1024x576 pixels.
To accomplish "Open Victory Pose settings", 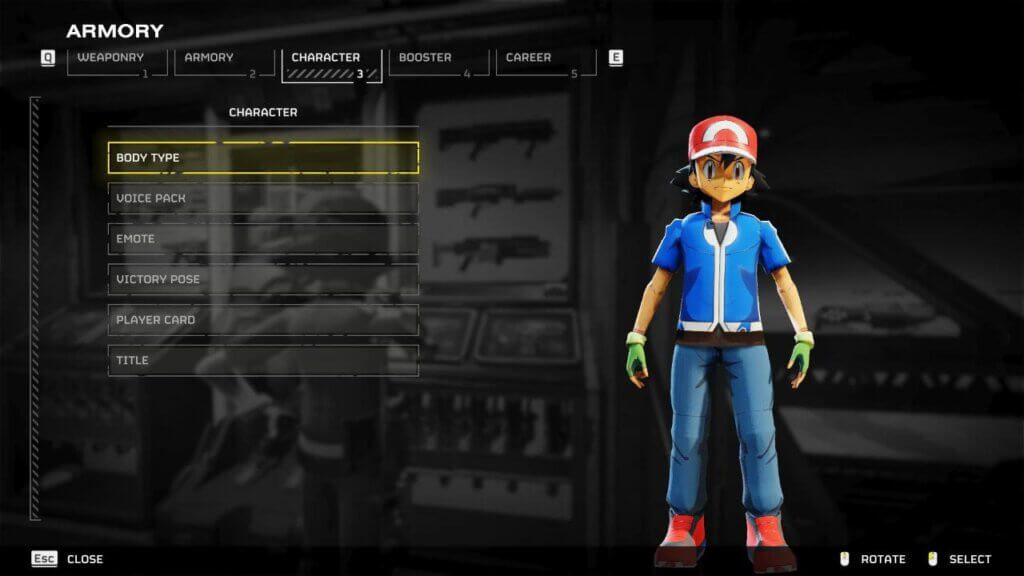I will point(263,279).
